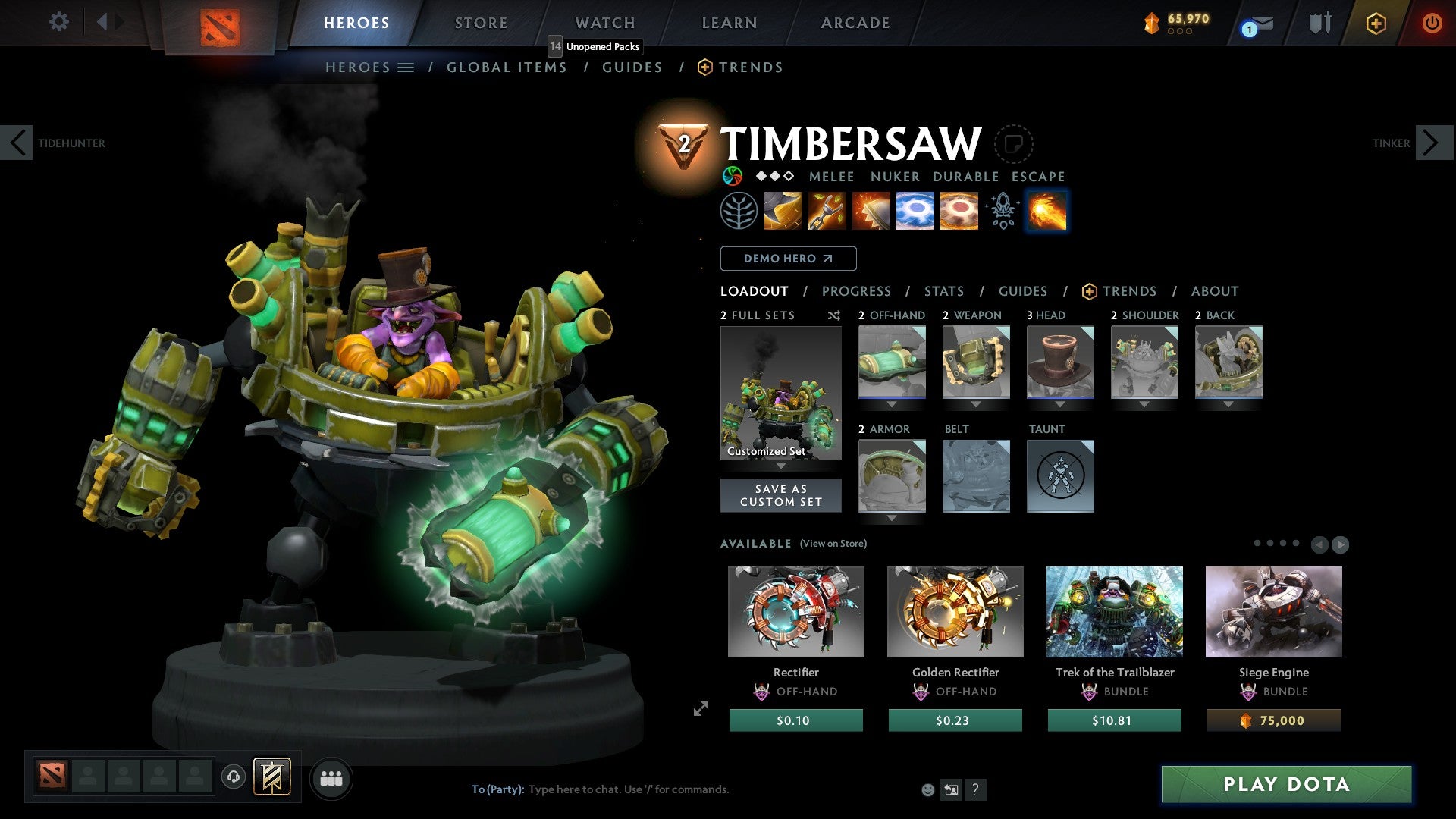Open the ARCADE menu

click(x=855, y=22)
